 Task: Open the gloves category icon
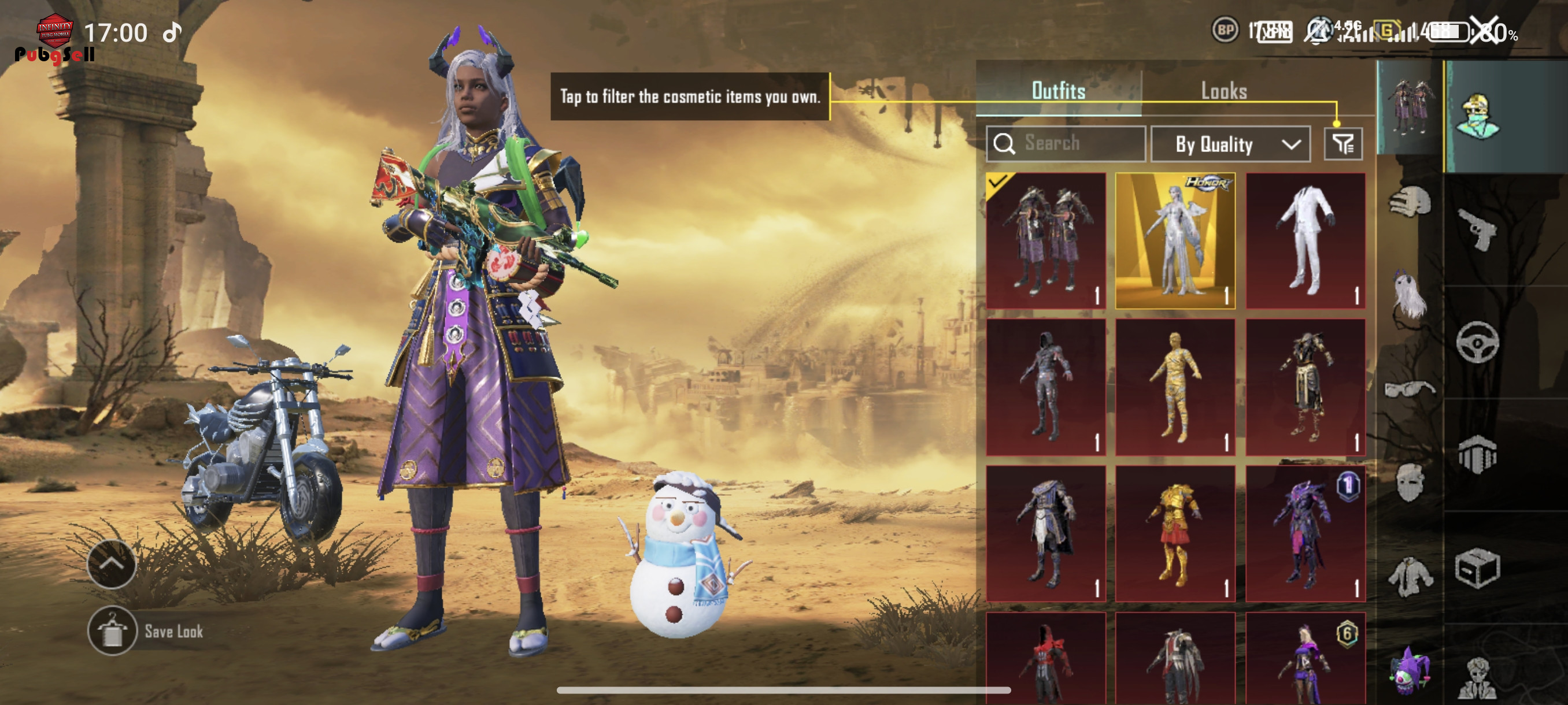coord(1410,201)
